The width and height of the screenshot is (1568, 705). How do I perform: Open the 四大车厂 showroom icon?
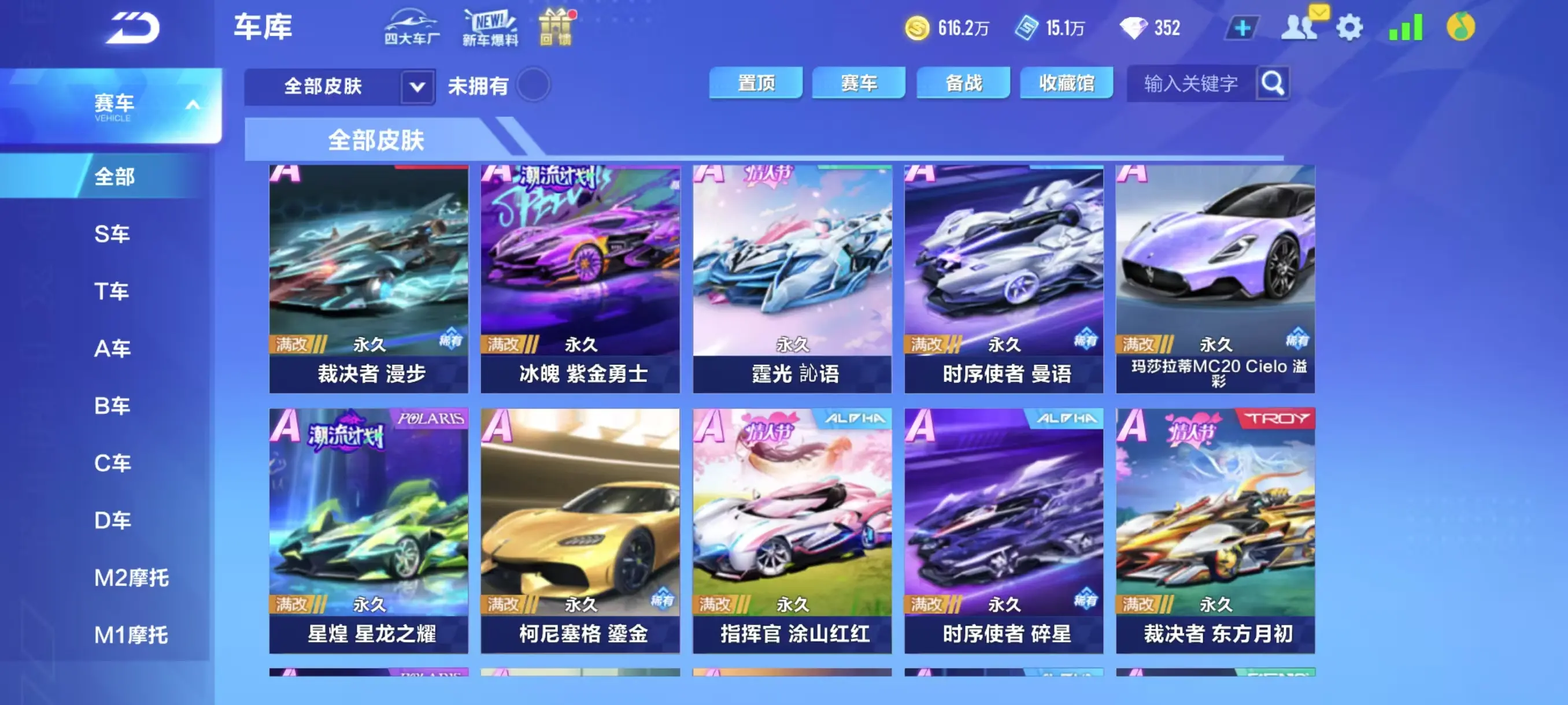click(x=413, y=27)
